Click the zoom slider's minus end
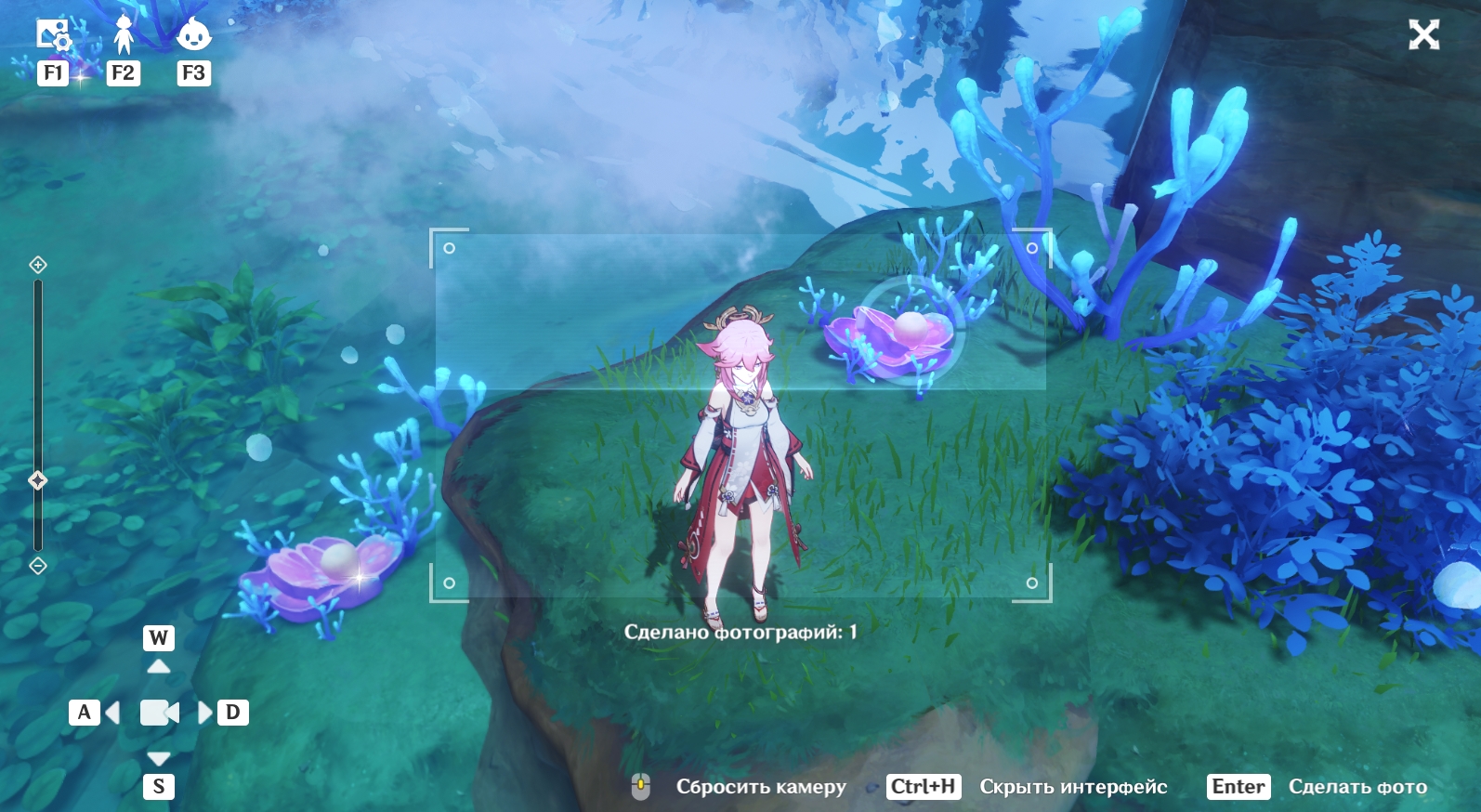This screenshot has width=1481, height=812. pos(38,565)
